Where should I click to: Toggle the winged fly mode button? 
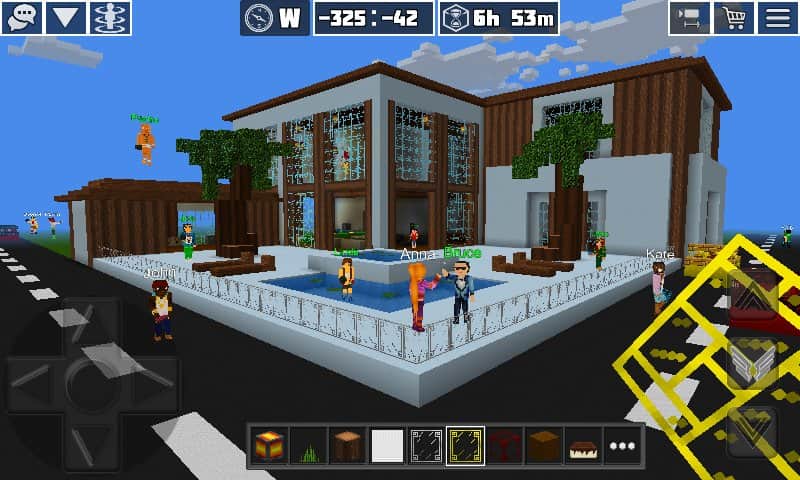click(x=752, y=362)
